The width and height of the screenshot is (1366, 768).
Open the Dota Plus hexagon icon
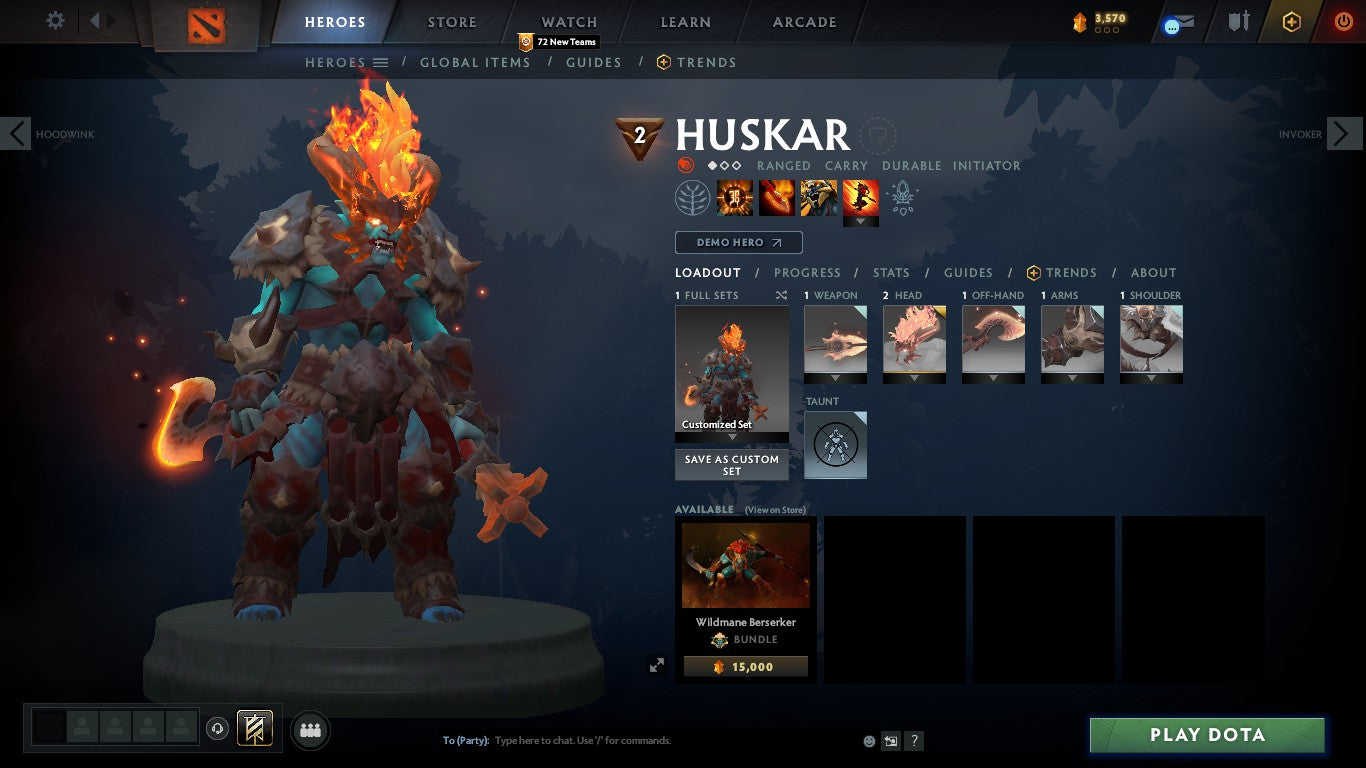(x=1290, y=21)
